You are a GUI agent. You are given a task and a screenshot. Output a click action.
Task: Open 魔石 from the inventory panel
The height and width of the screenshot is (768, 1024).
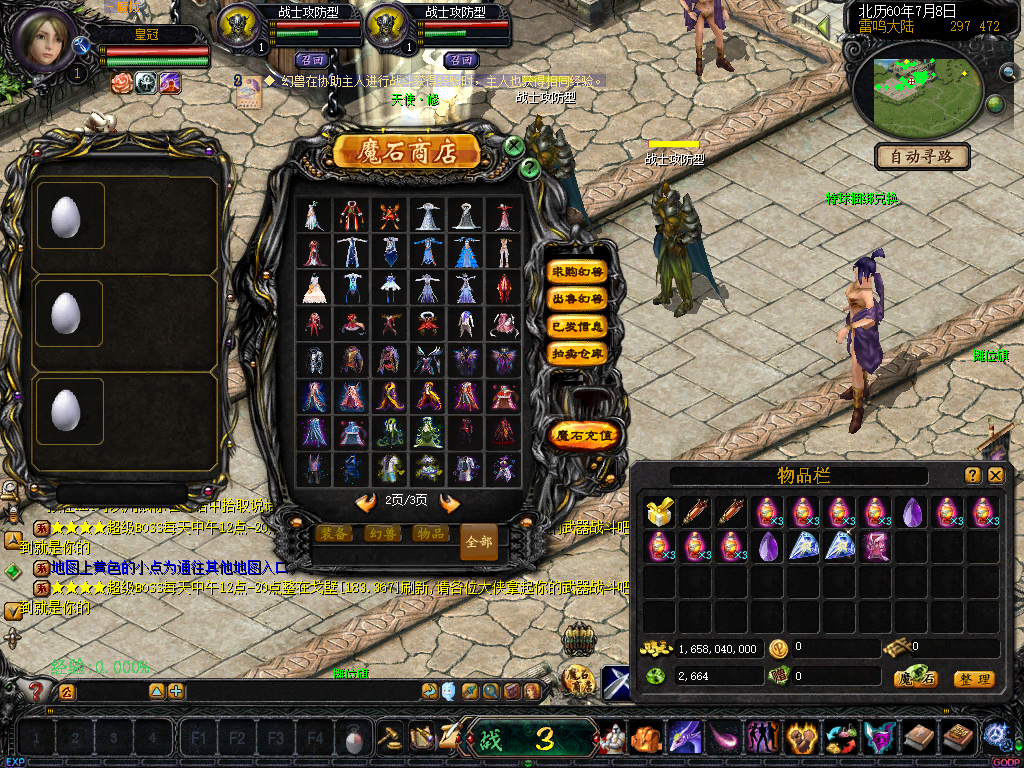click(x=916, y=679)
